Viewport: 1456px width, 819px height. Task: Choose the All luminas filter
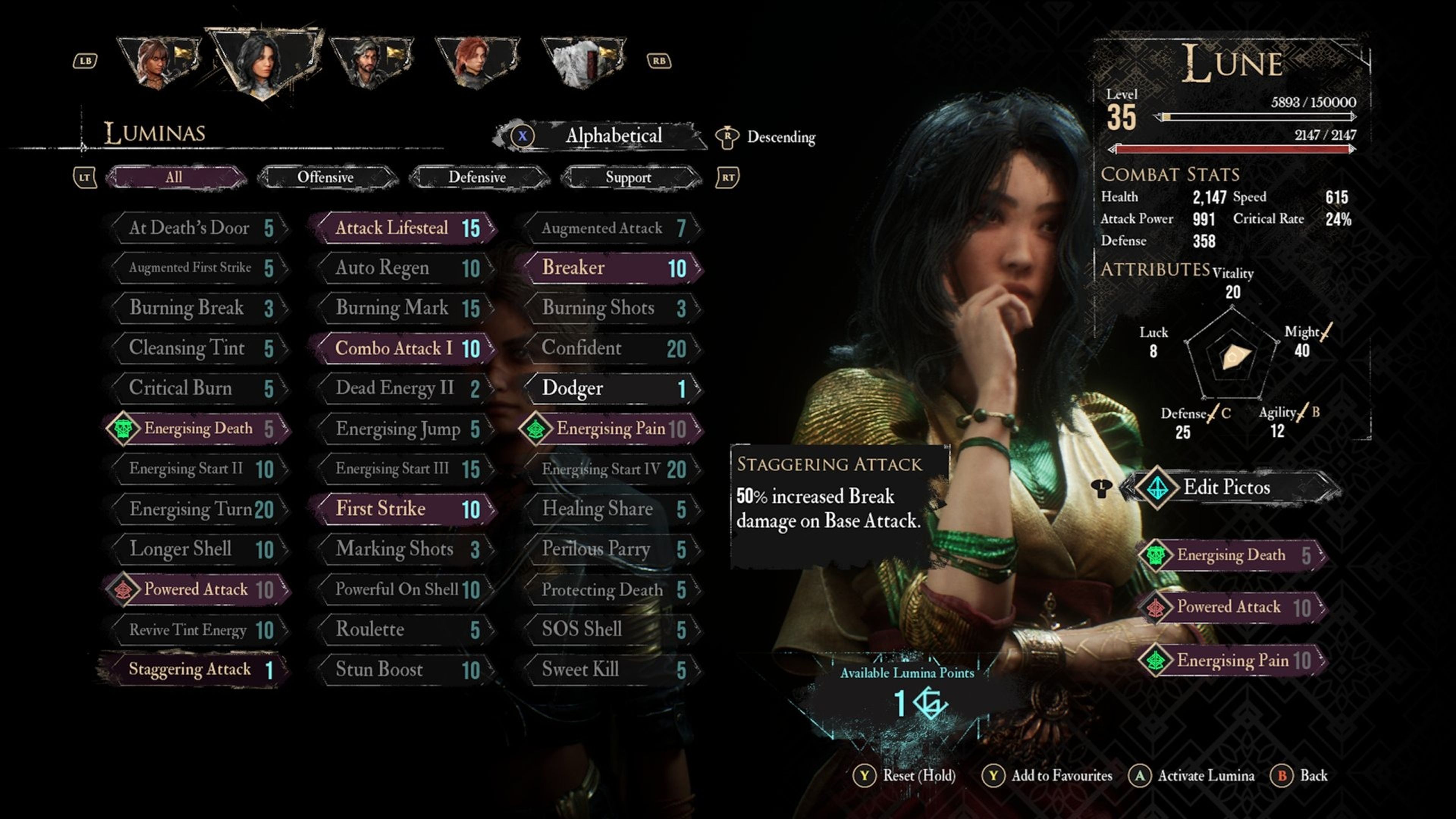[x=174, y=177]
